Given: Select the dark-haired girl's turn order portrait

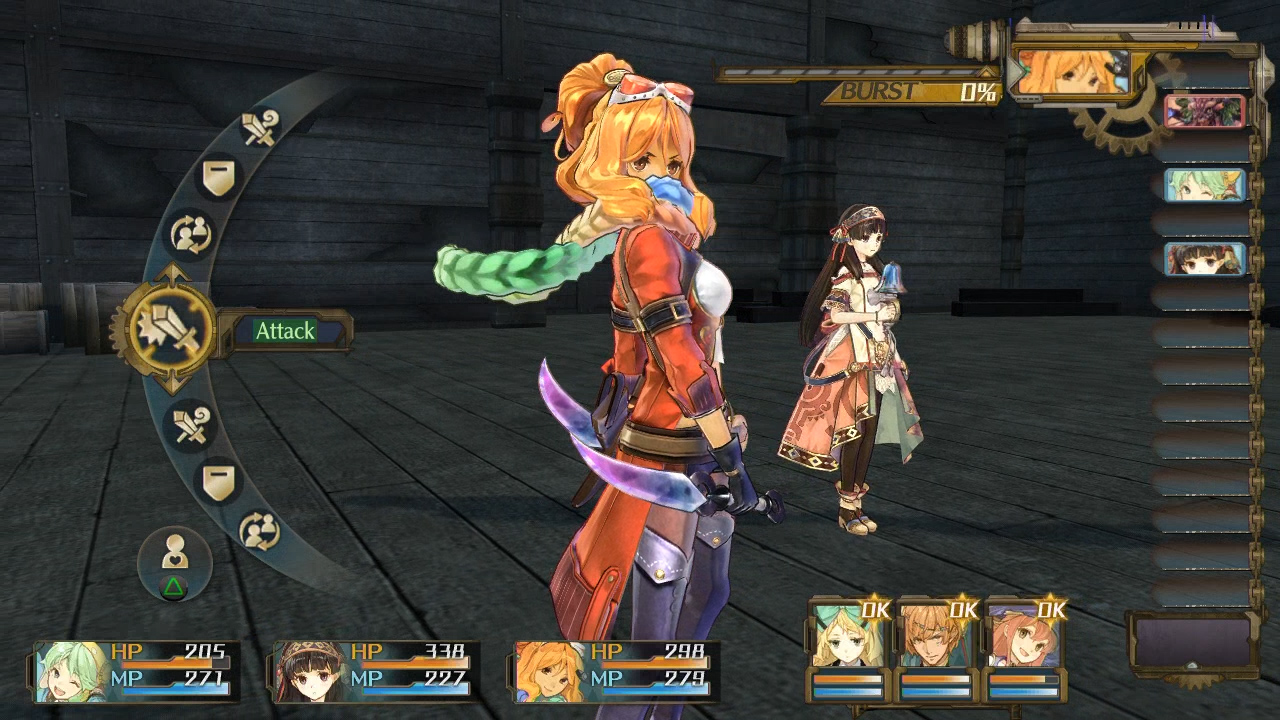Looking at the screenshot, I should [x=1205, y=259].
